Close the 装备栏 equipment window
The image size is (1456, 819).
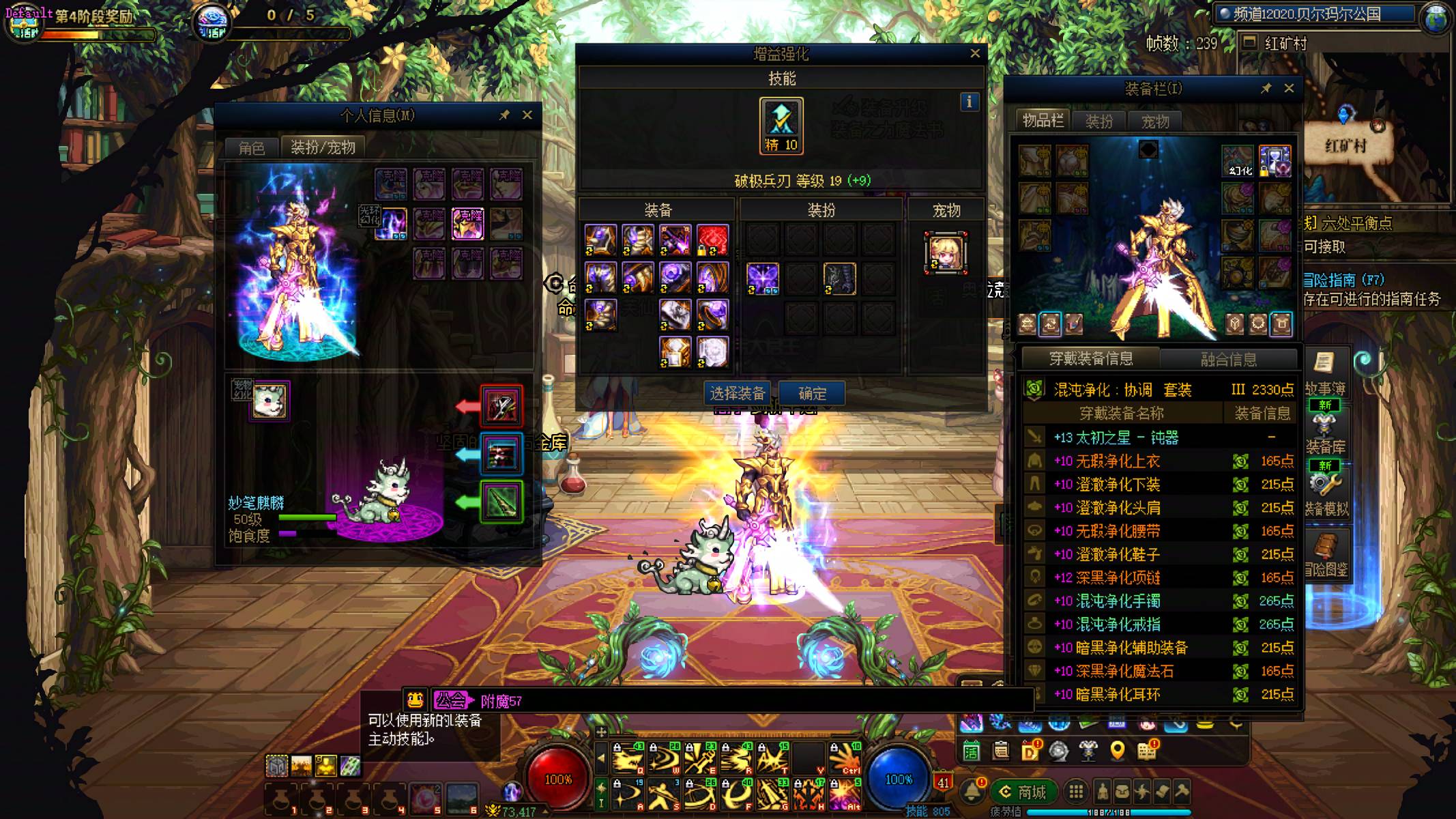pos(1289,89)
